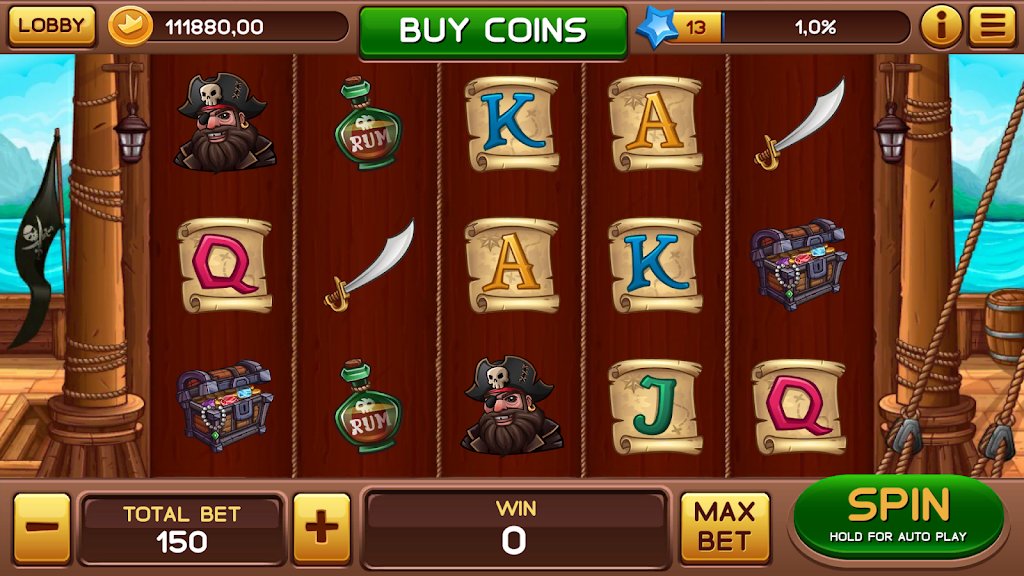Open the Buy Coins shop
Screen dimensions: 1024x576
tap(493, 29)
